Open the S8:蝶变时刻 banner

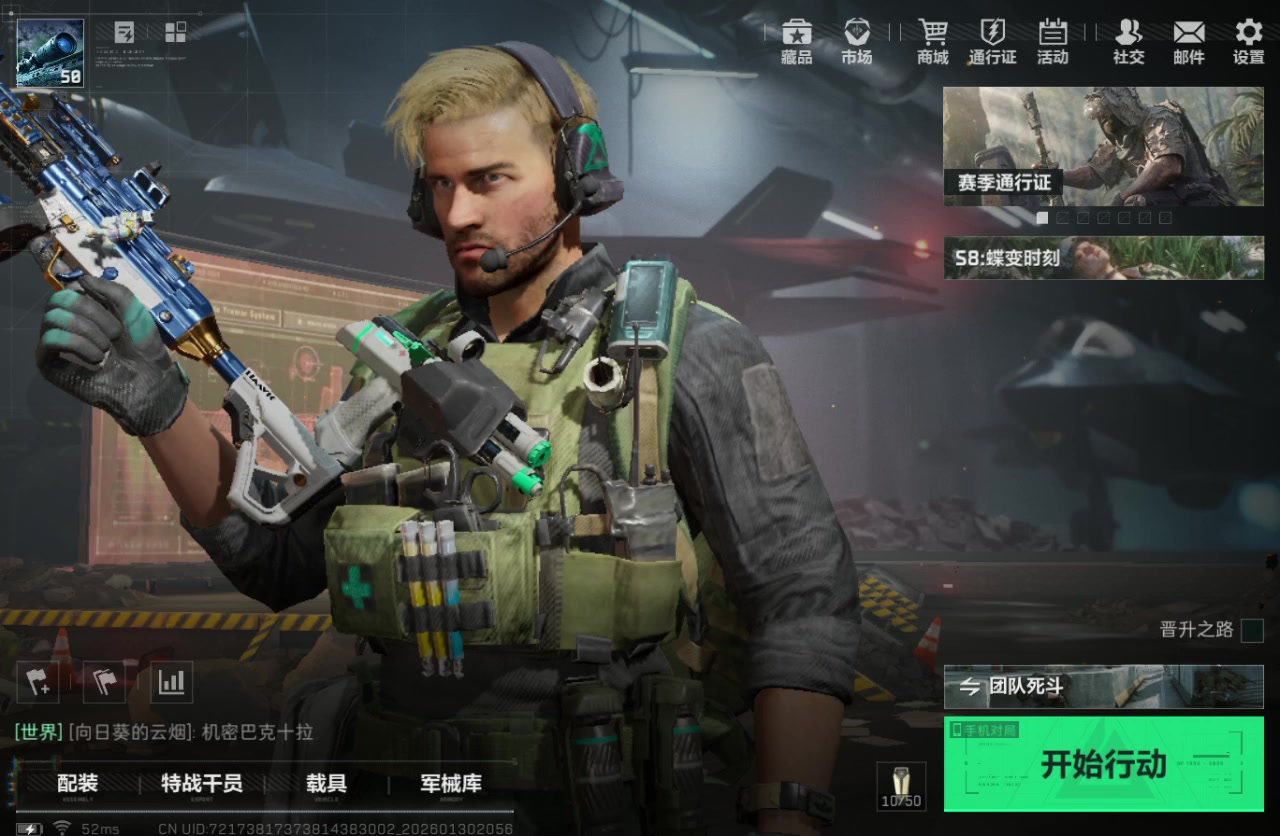tap(1103, 258)
